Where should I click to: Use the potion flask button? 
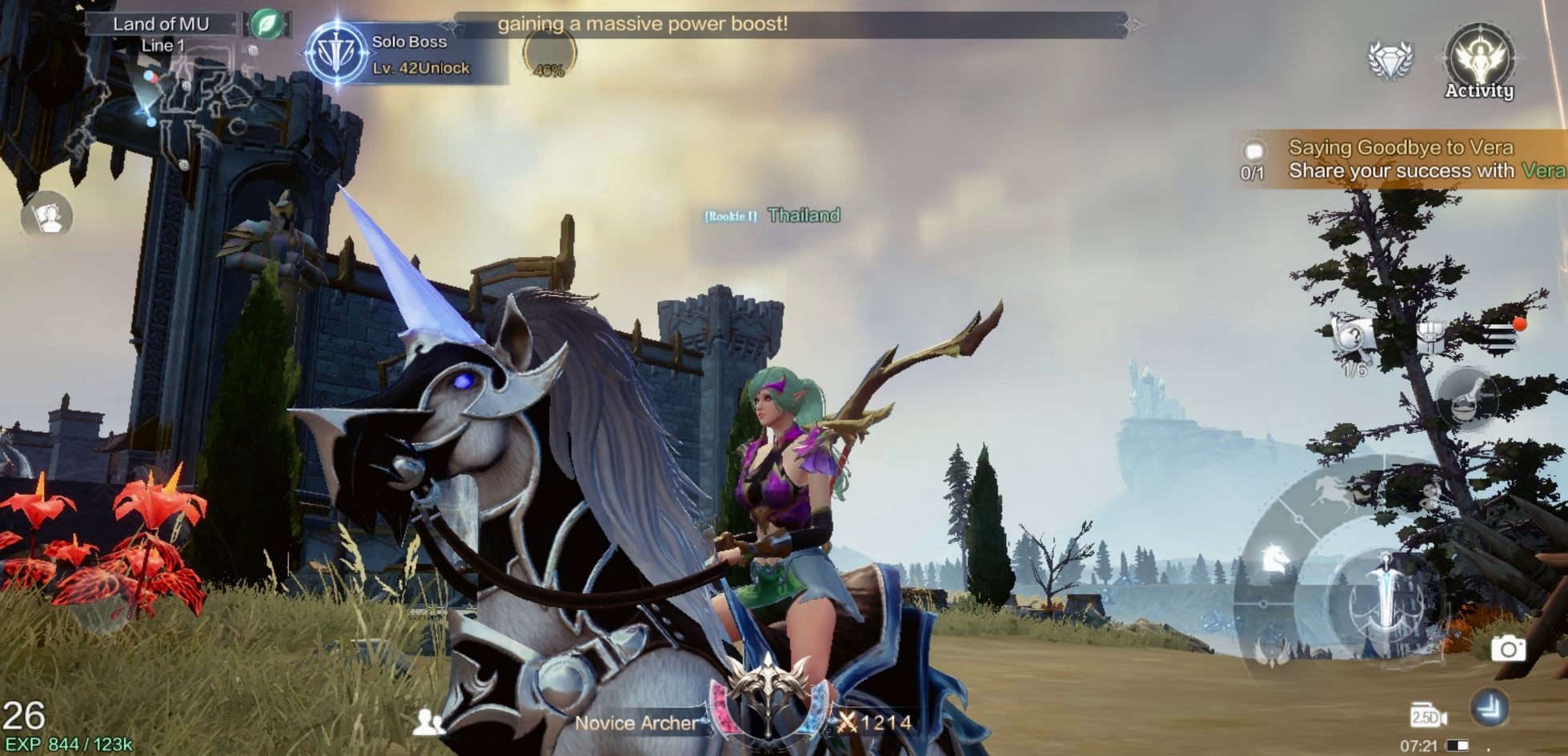pos(1467,398)
